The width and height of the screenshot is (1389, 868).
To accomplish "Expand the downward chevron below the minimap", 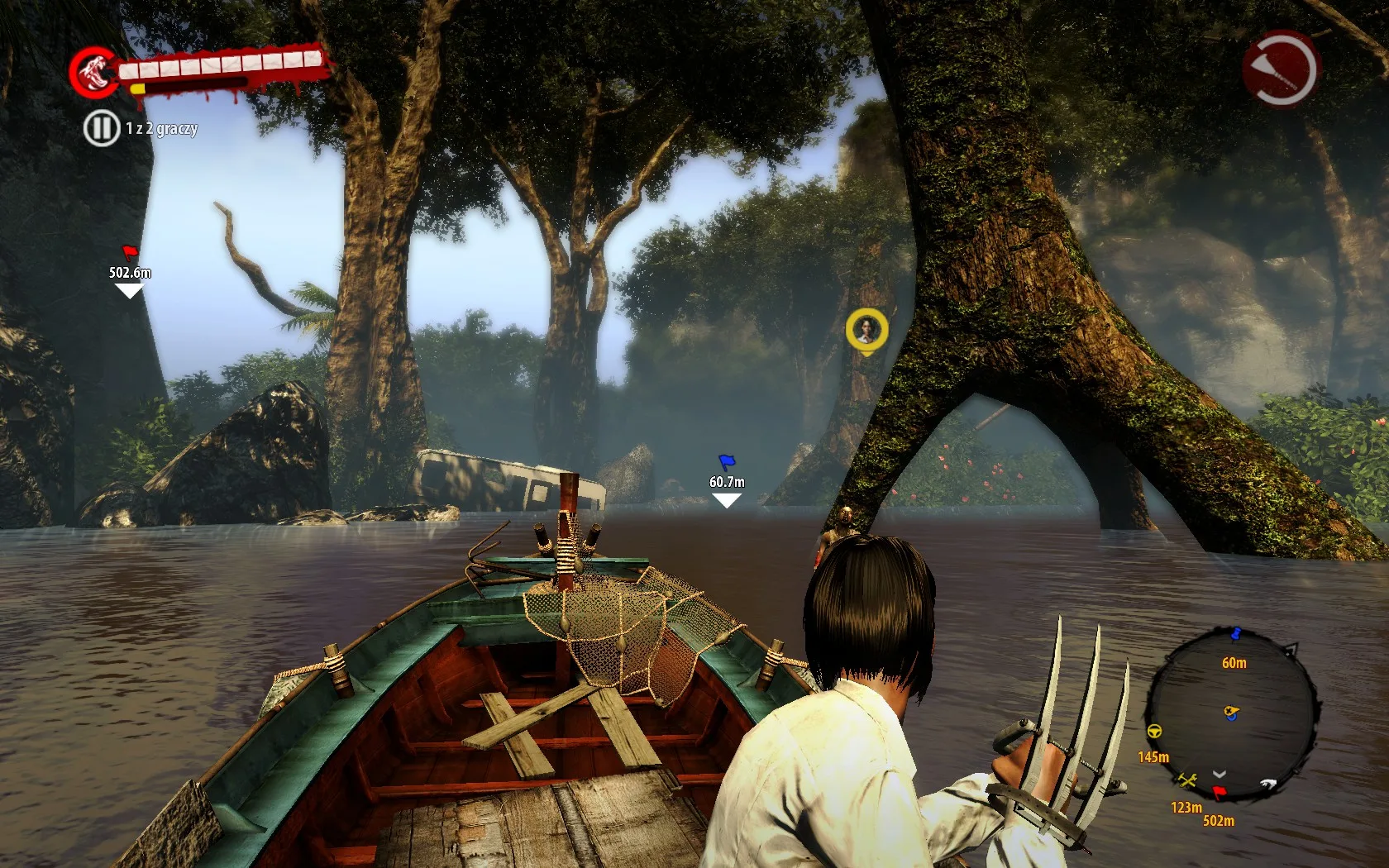I will click(1220, 775).
